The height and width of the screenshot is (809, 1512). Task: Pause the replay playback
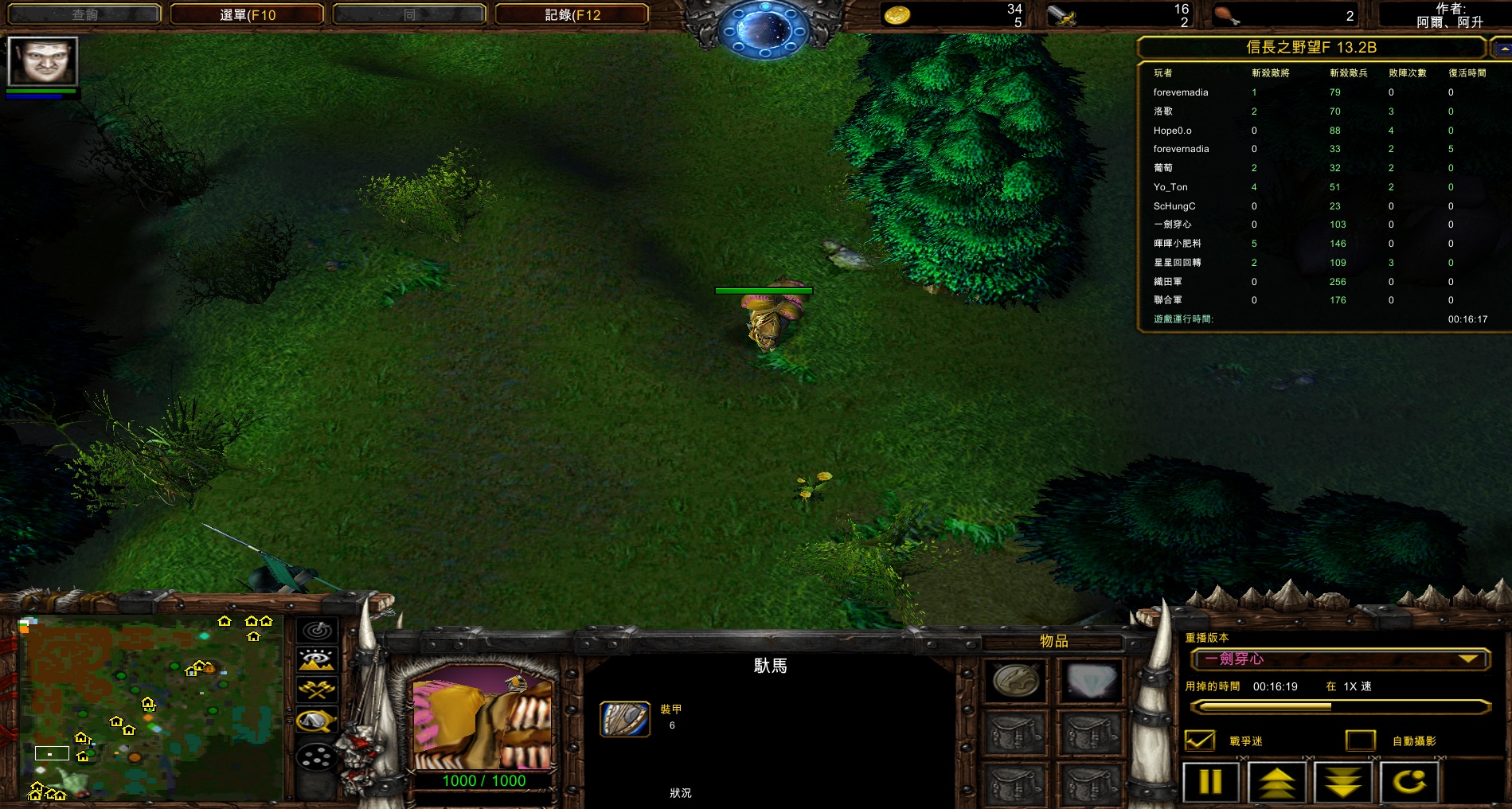coord(1210,782)
